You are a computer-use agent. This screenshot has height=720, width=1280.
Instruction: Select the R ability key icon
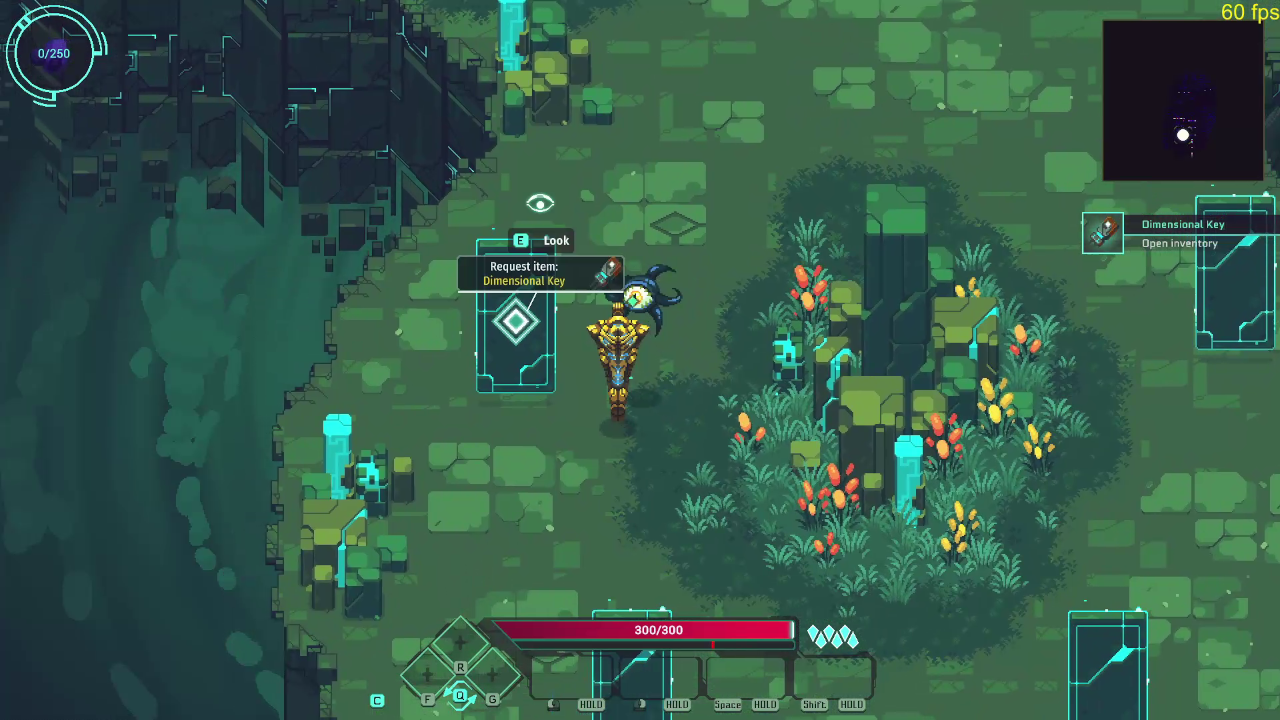tap(460, 667)
